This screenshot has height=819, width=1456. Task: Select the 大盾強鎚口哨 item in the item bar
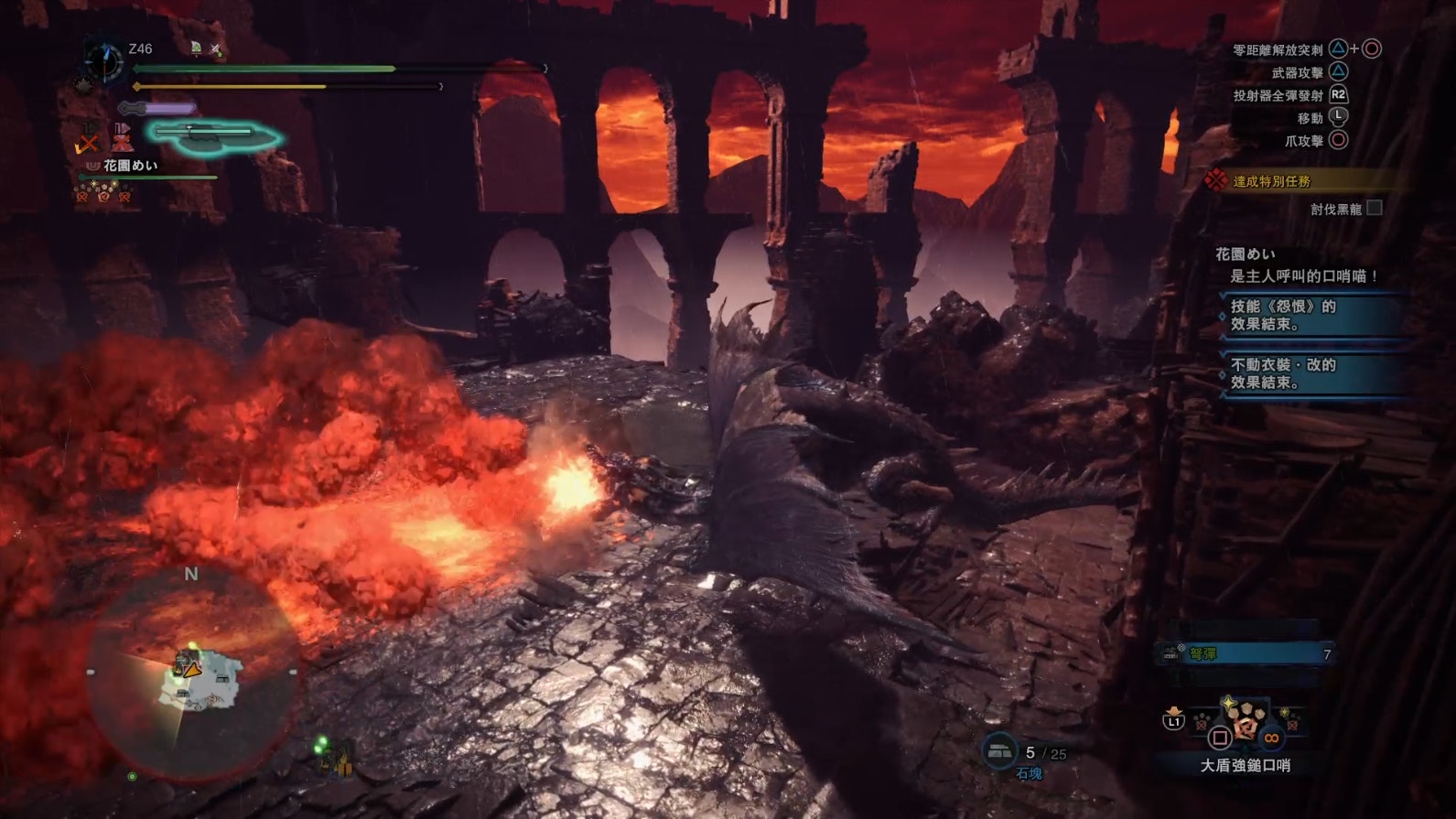click(1245, 722)
